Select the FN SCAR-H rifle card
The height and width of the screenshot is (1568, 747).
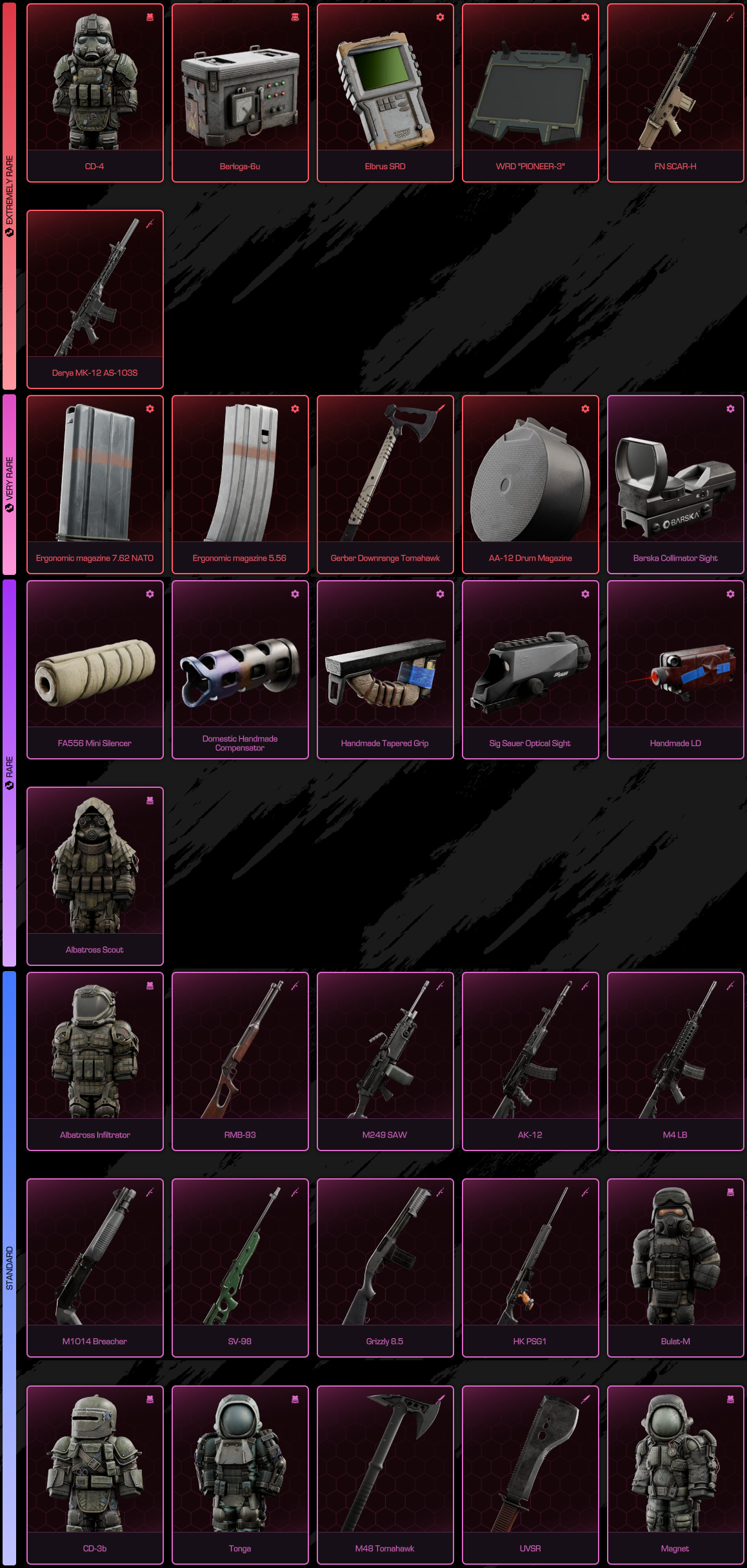pyautogui.click(x=675, y=93)
